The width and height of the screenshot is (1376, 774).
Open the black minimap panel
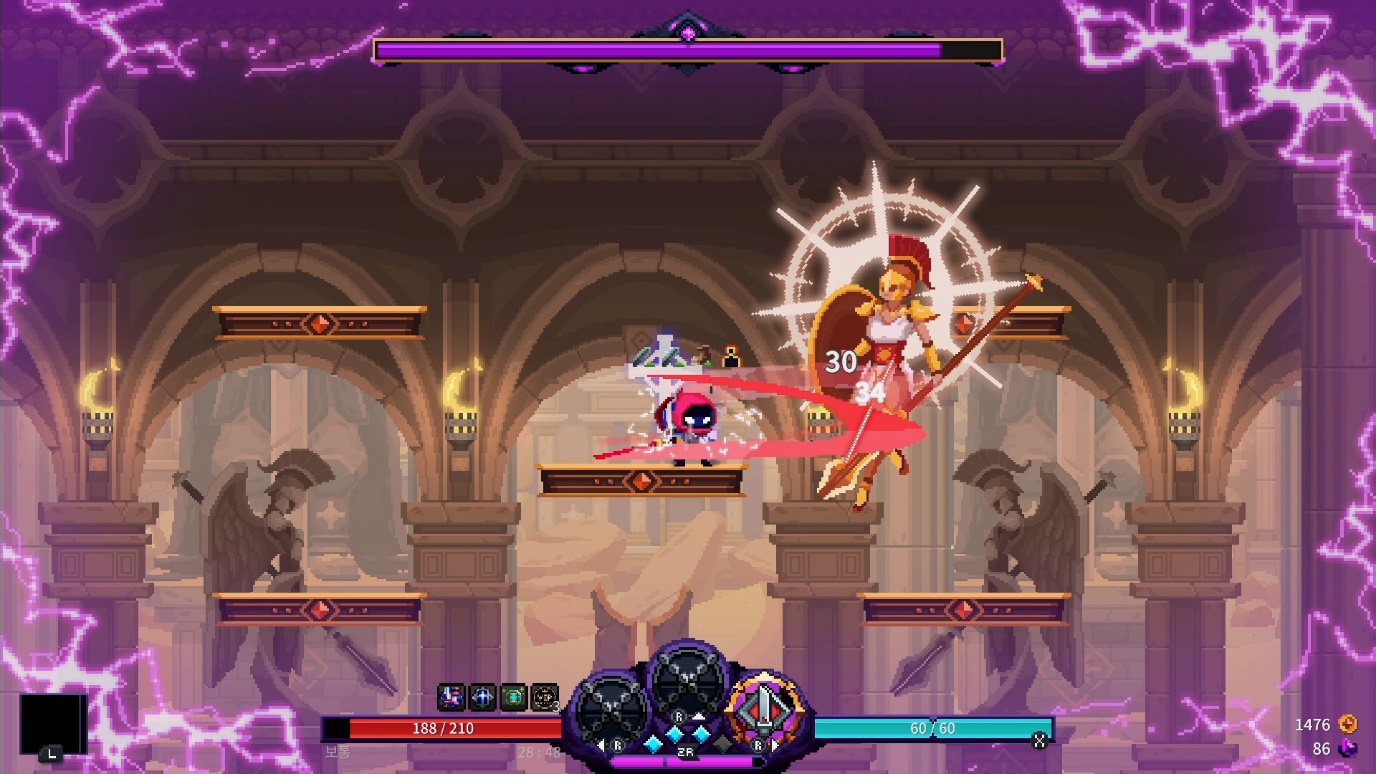[x=53, y=724]
